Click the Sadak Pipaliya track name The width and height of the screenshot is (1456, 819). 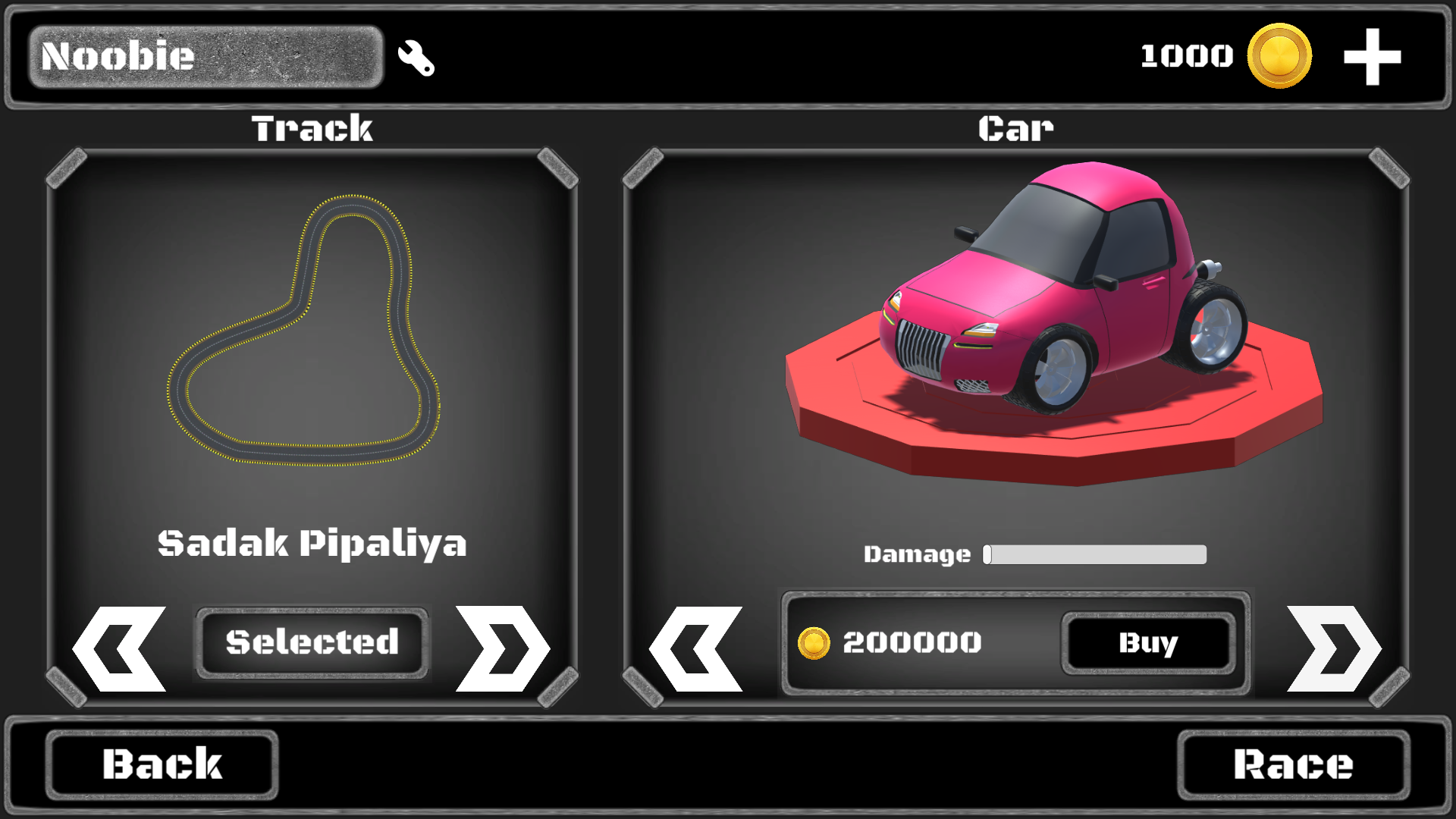coord(312,541)
